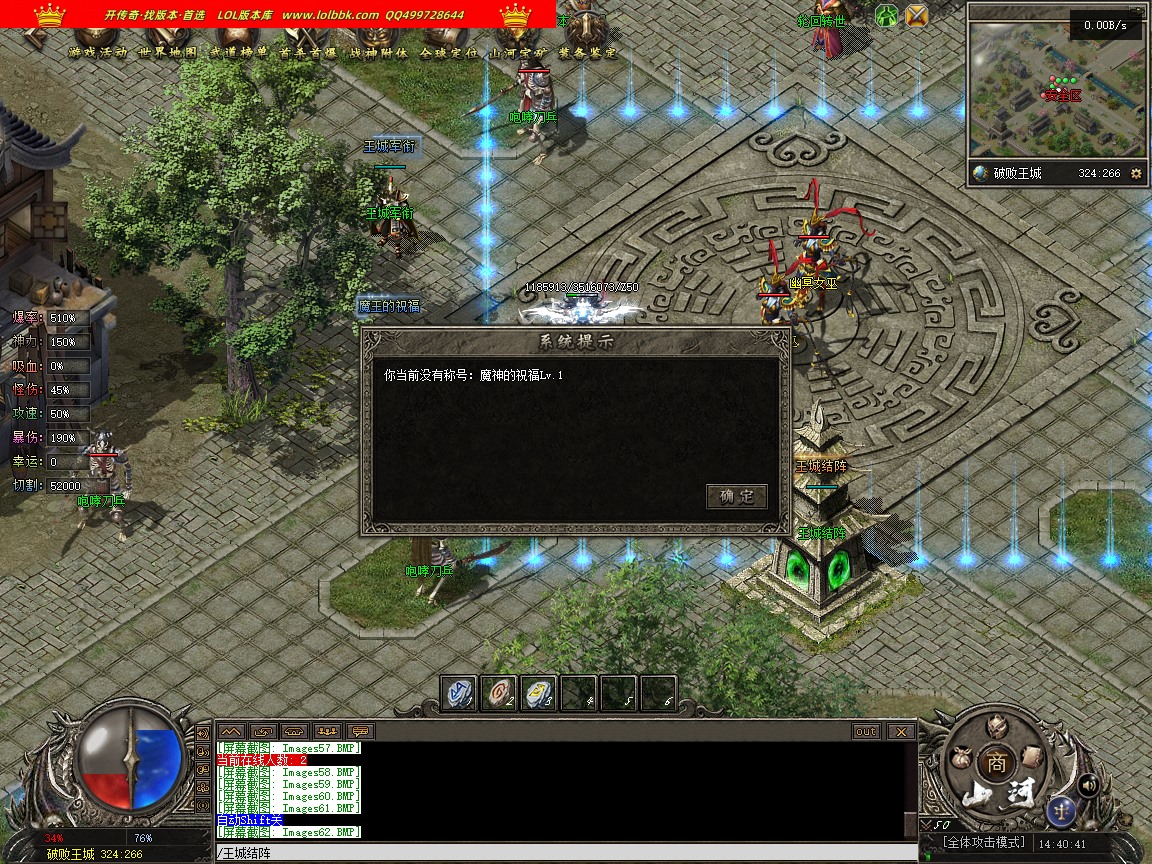
Task: Open the 商 shop button
Action: (x=995, y=762)
